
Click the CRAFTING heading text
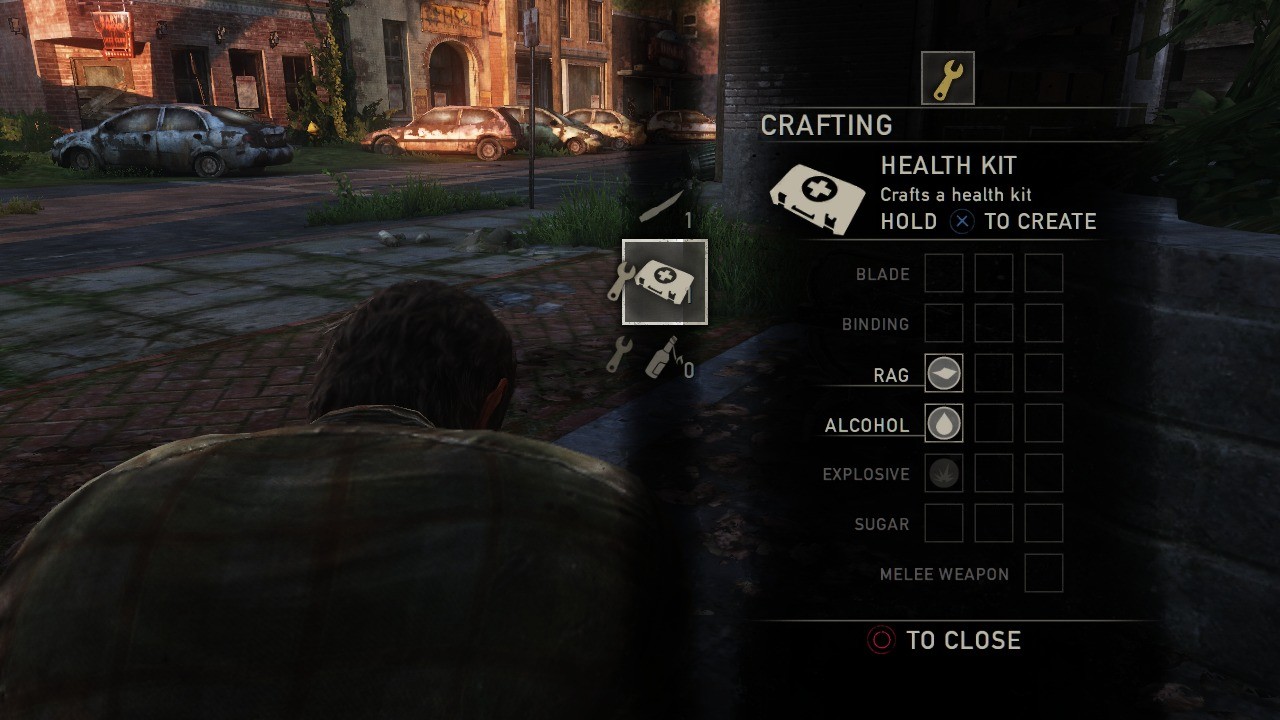click(x=828, y=125)
